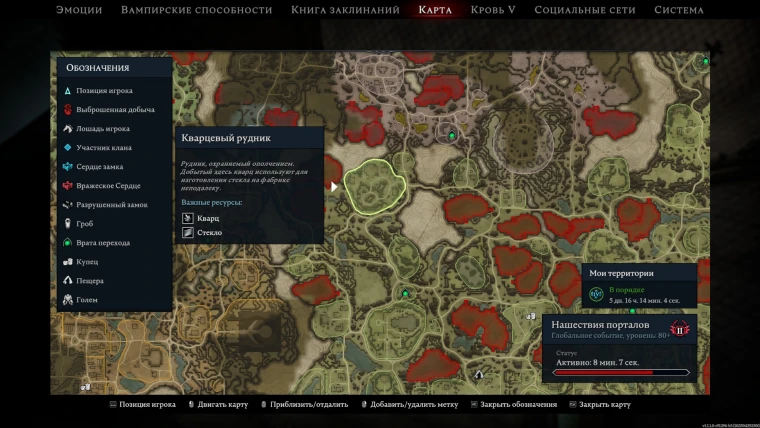Open the Мои территории panel
Viewport: 760px width, 428px height.
639,285
